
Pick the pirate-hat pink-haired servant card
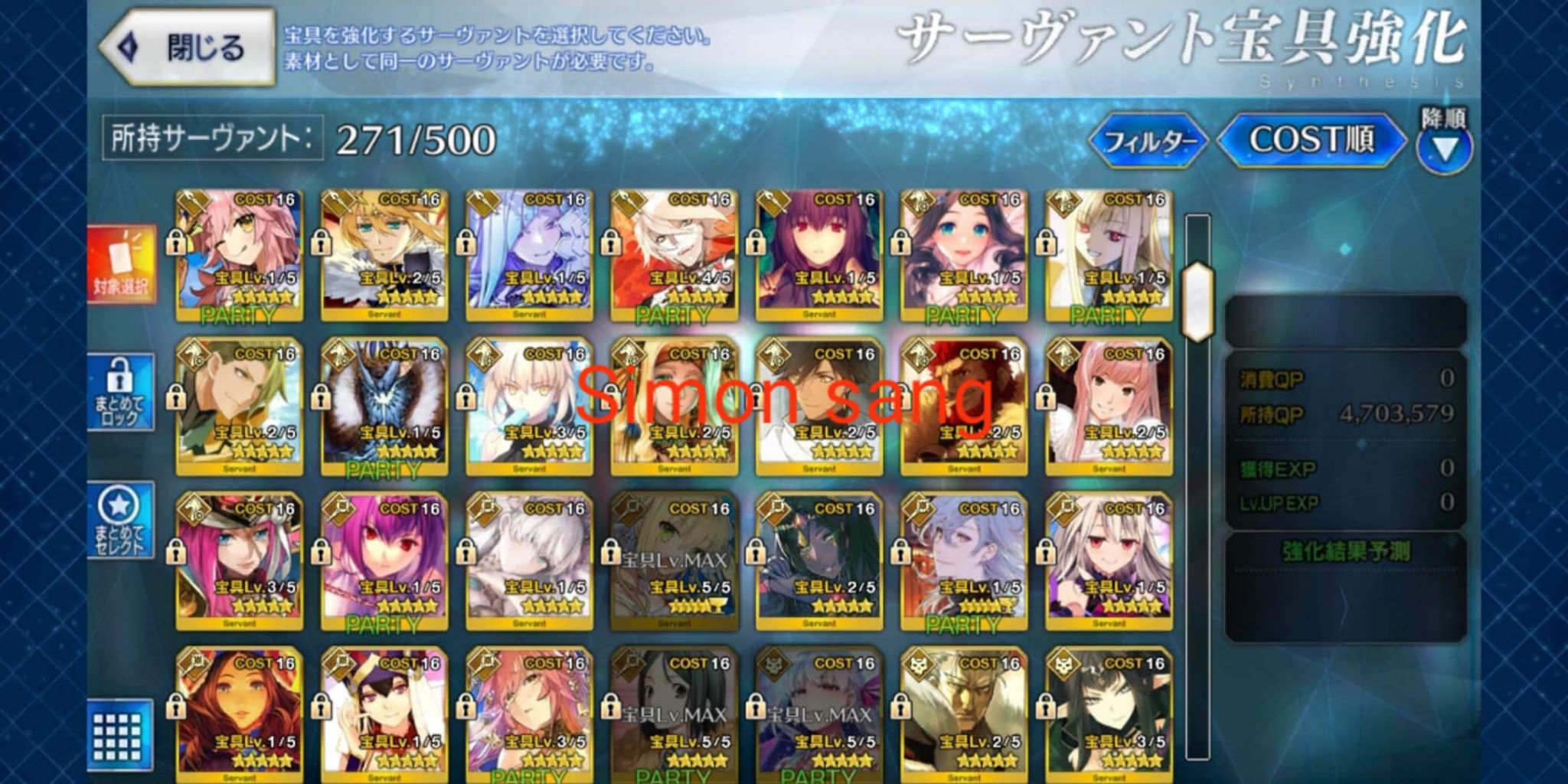click(239, 563)
